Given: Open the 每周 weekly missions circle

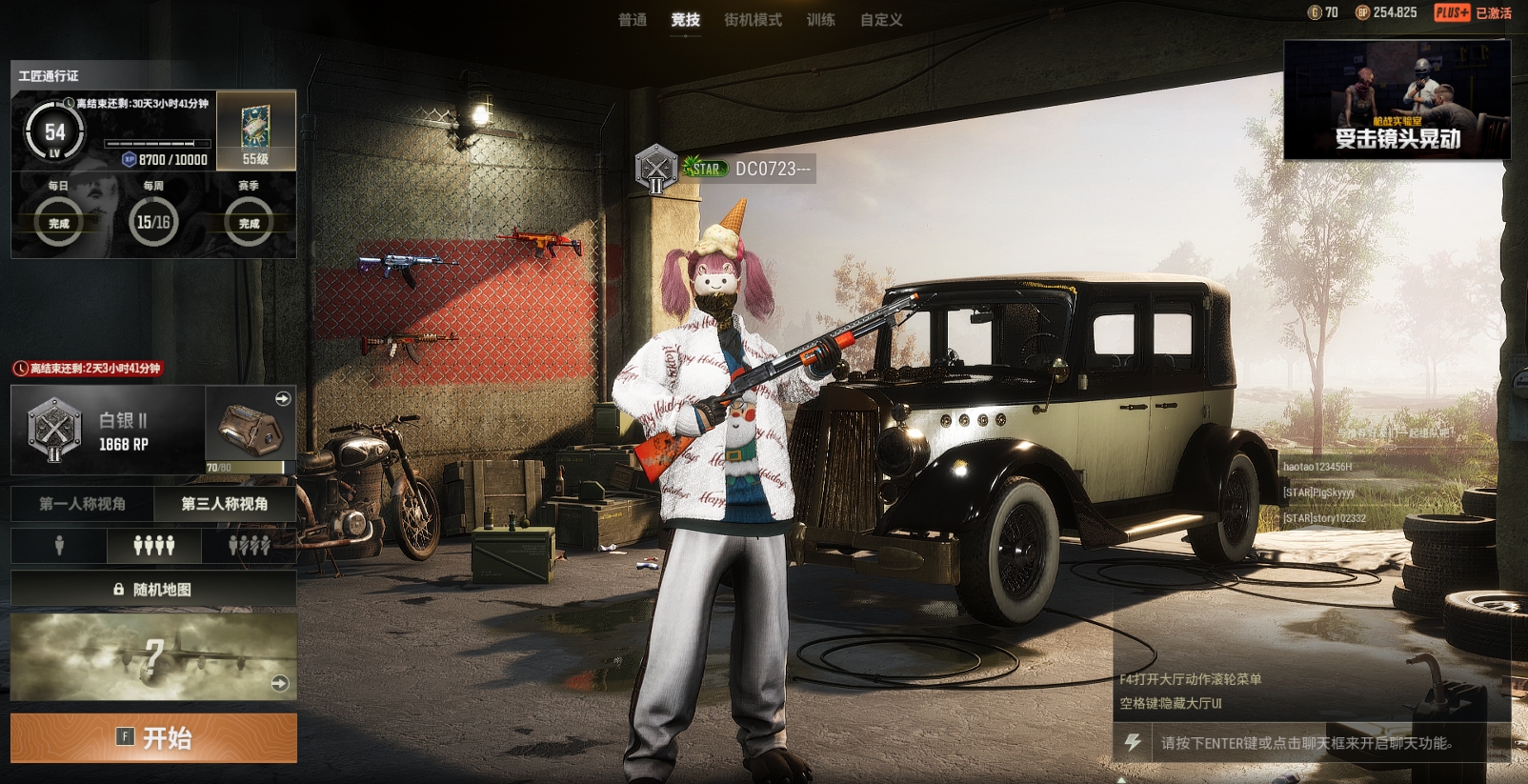Looking at the screenshot, I should point(153,222).
